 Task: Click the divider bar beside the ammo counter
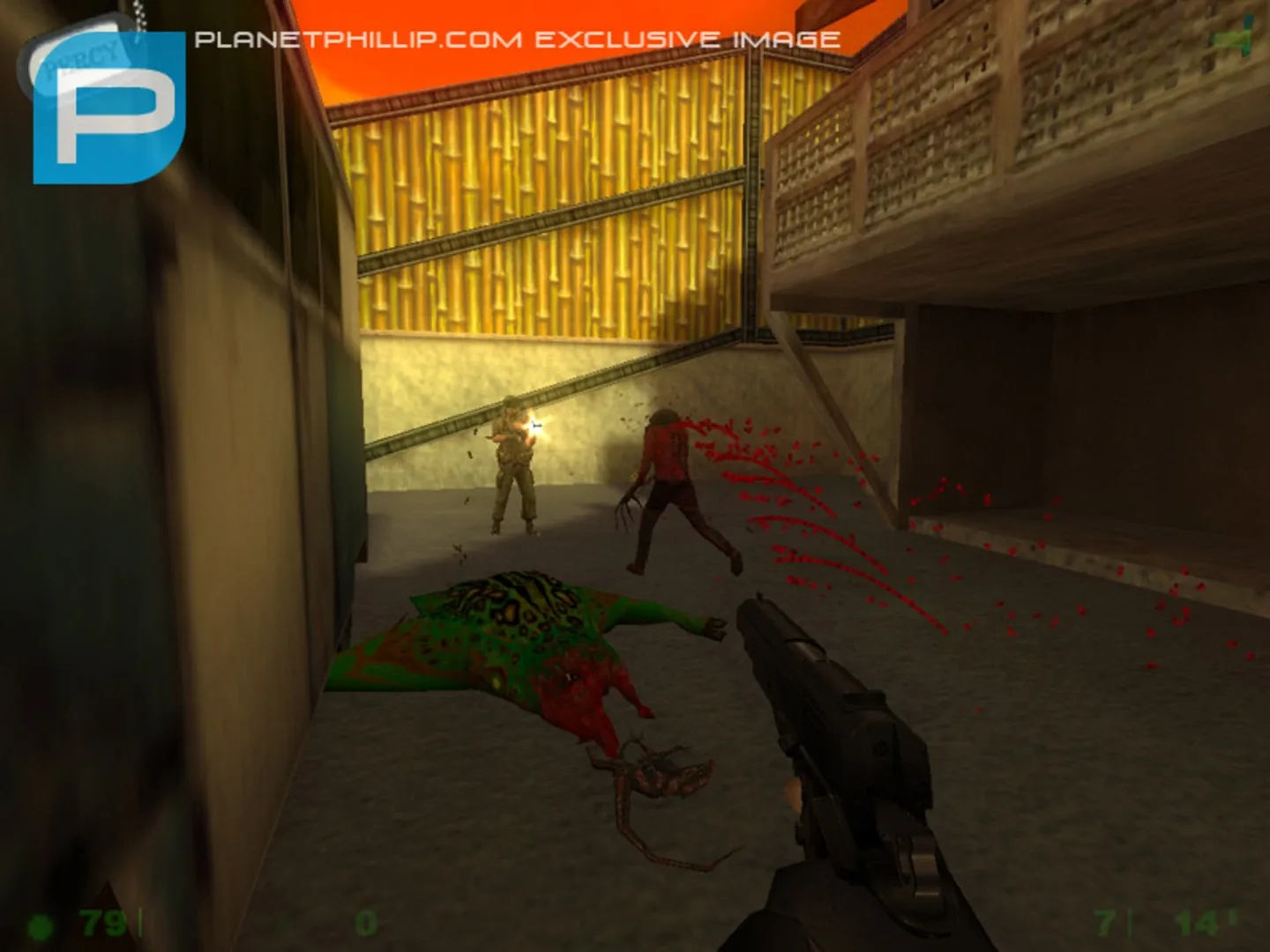(1130, 922)
